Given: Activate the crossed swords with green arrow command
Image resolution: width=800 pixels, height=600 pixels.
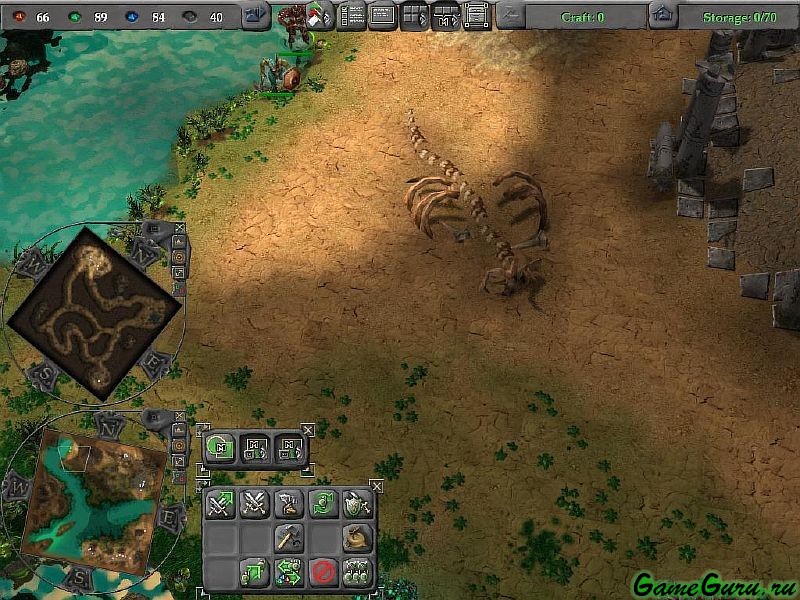Looking at the screenshot, I should [220, 504].
